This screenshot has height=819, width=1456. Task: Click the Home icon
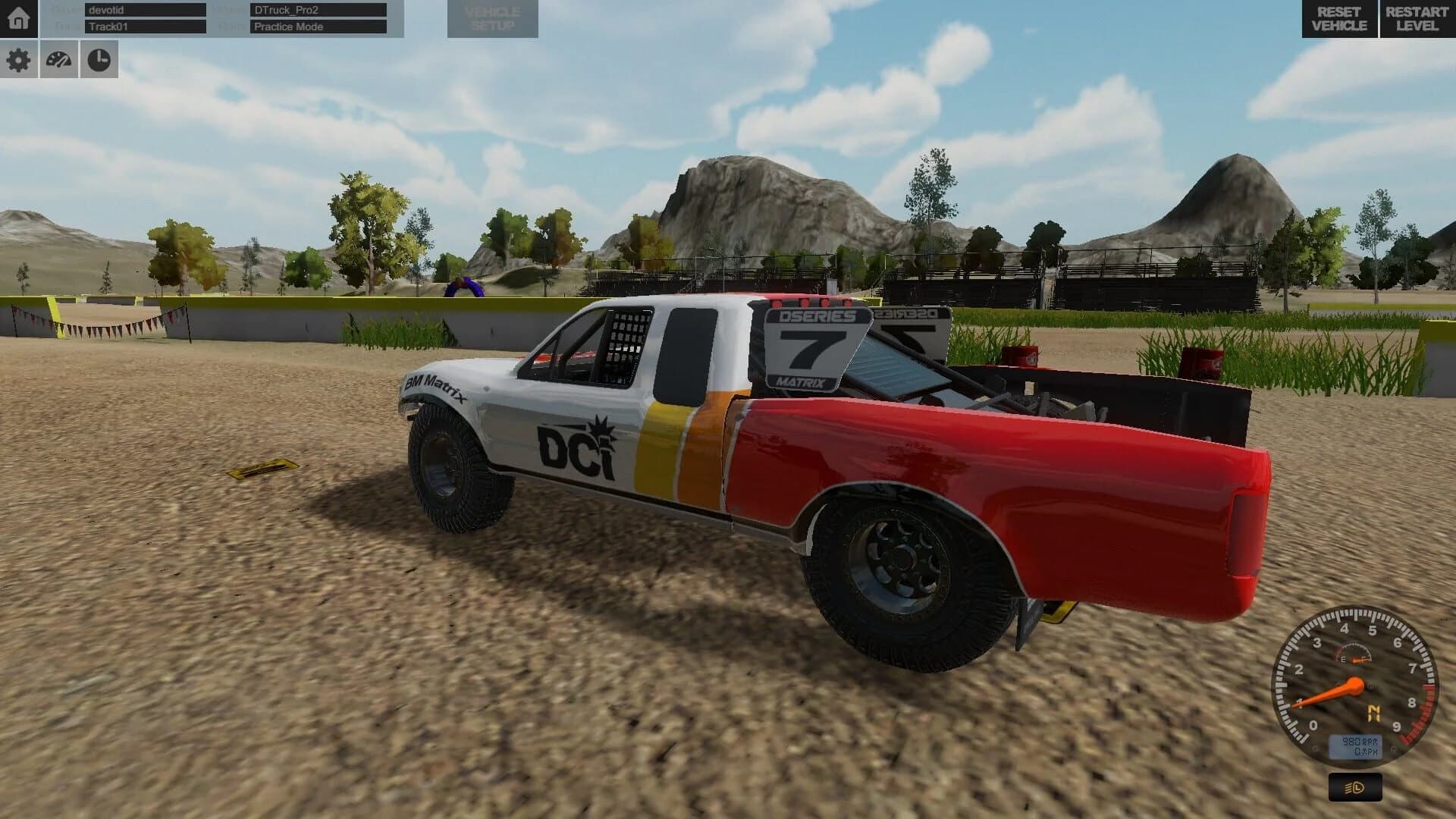(17, 17)
